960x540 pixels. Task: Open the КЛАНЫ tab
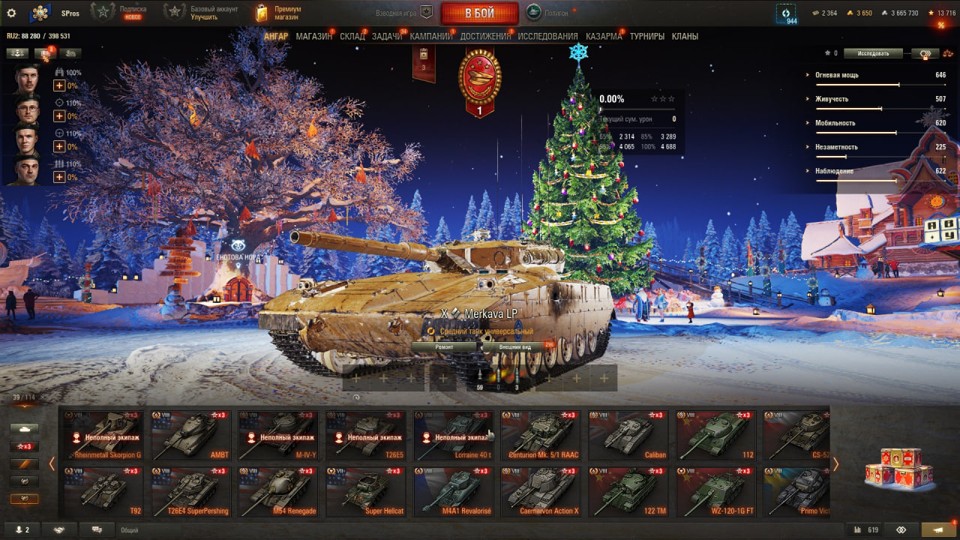point(685,36)
